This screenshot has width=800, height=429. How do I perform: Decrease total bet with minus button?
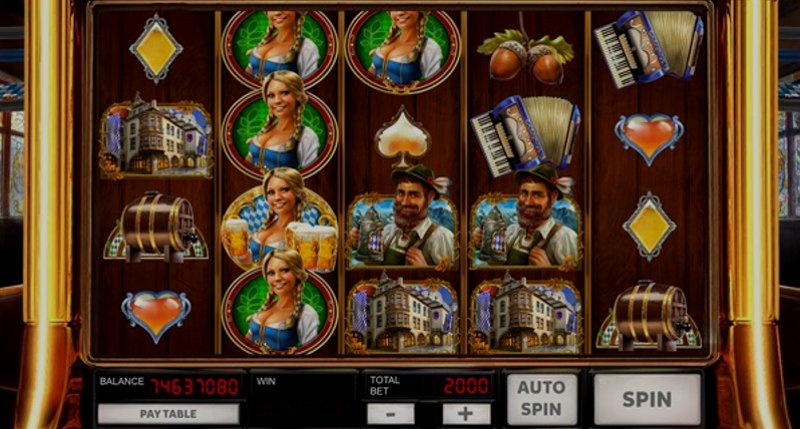tap(390, 413)
